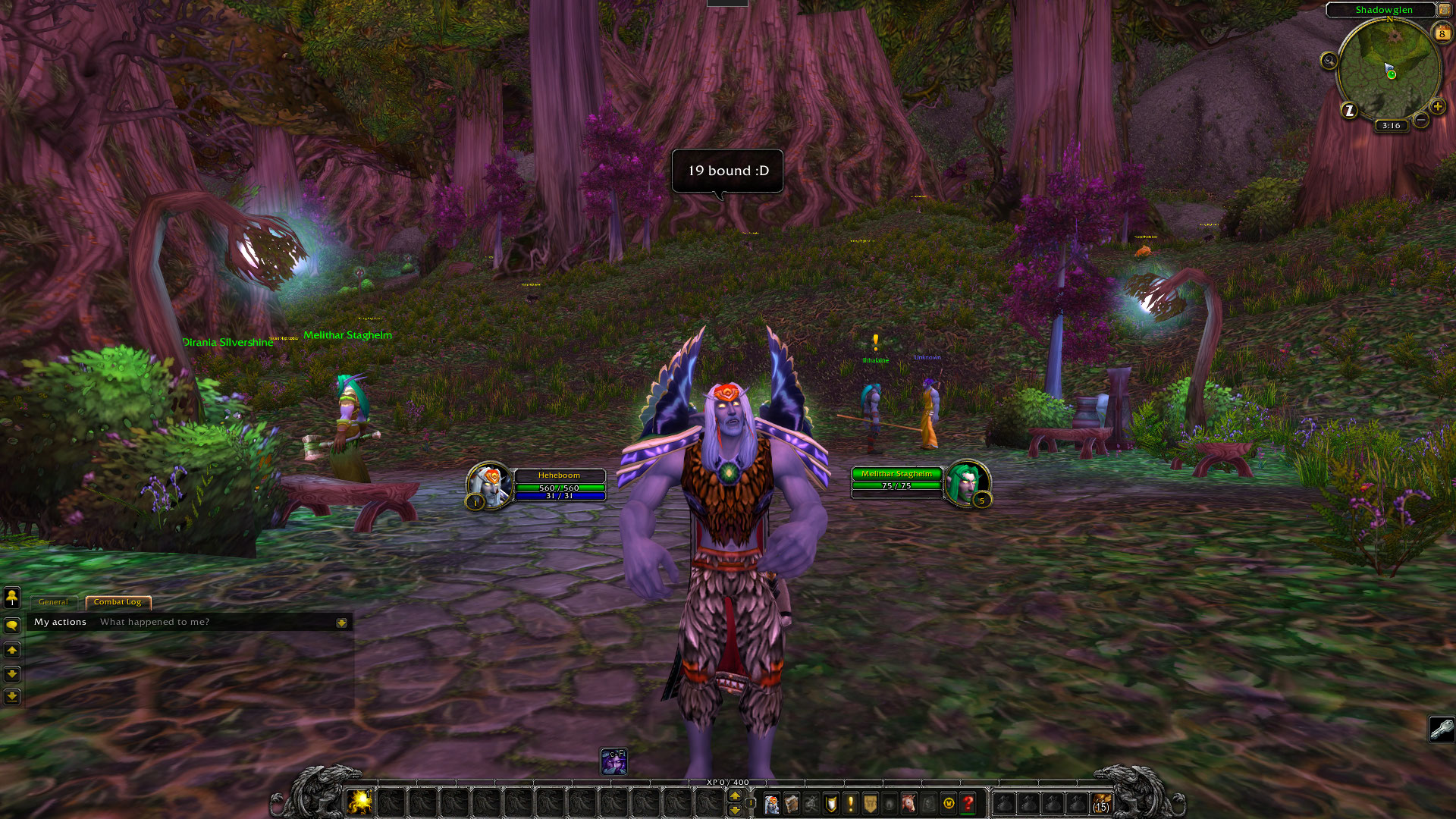Click the minimap zoom-in plus button
The height and width of the screenshot is (819, 1456).
[1437, 107]
